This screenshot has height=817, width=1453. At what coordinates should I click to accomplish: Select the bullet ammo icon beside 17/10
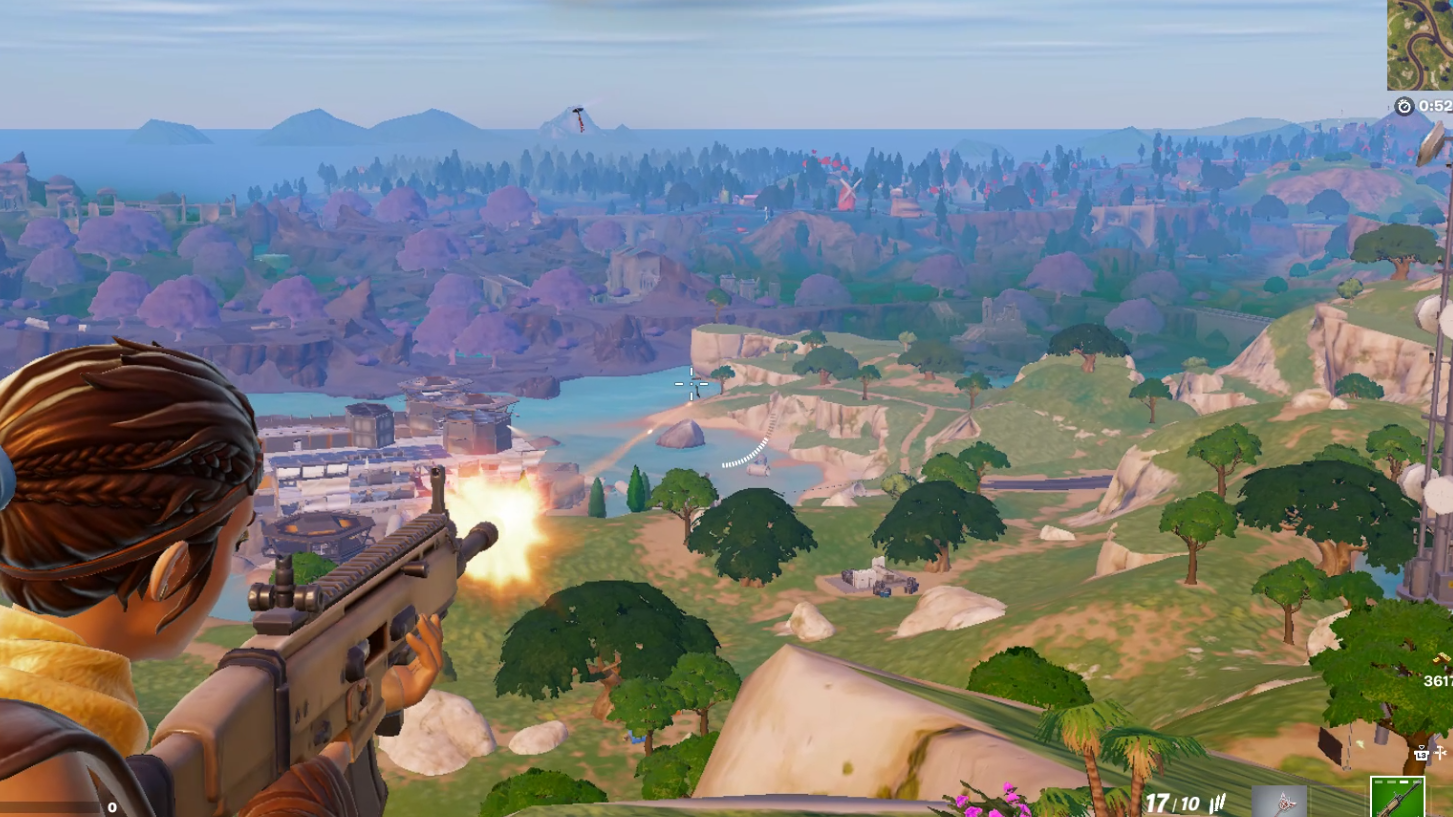(1218, 802)
